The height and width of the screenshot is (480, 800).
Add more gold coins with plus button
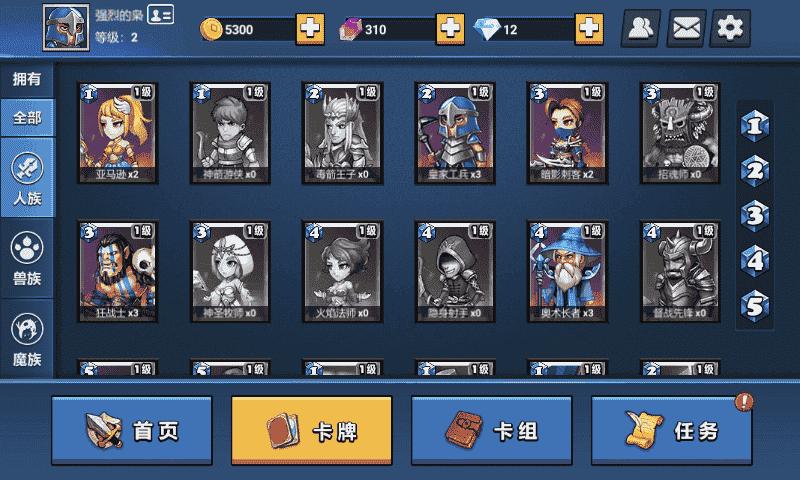point(310,29)
